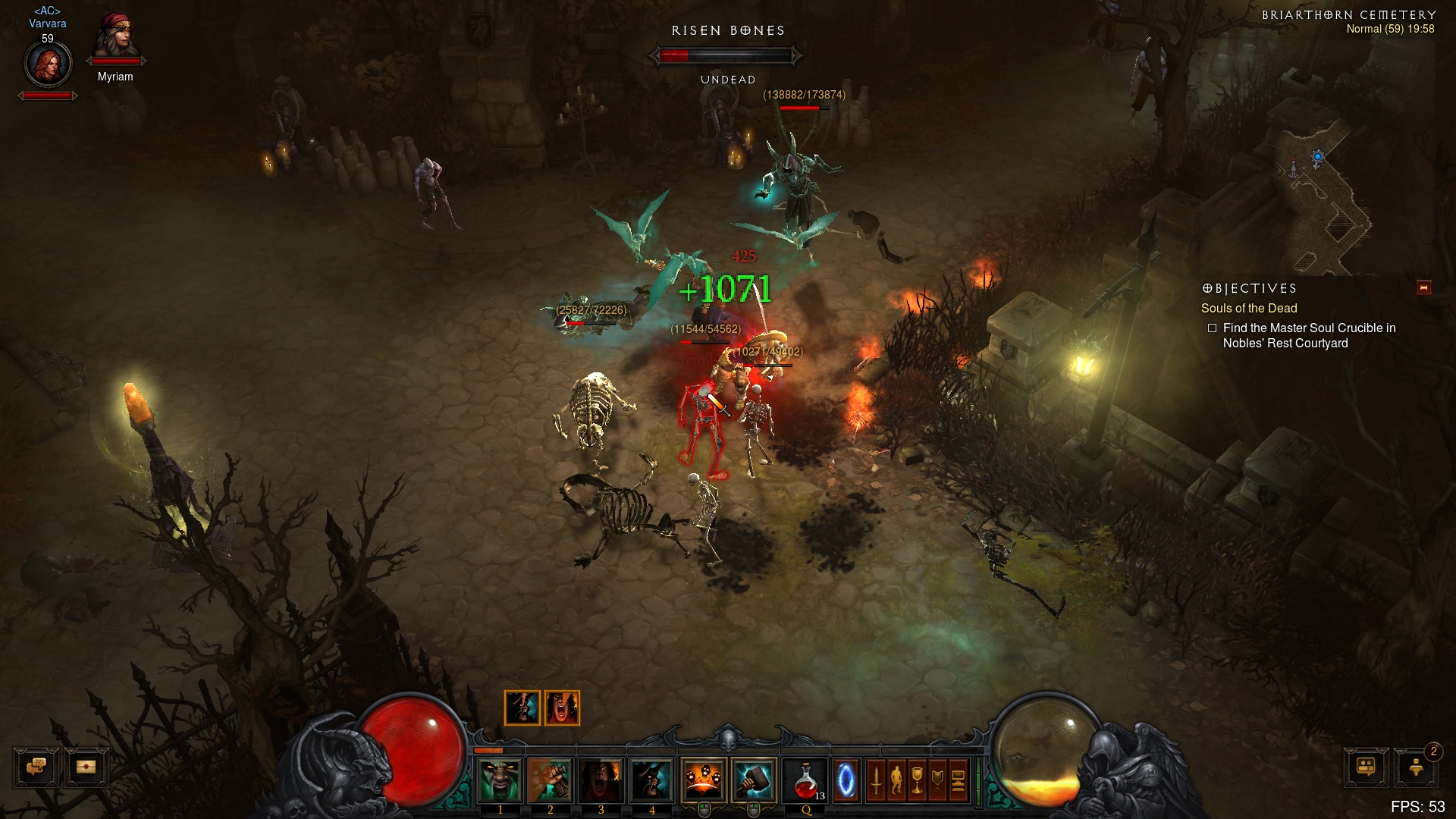Open the inventory via the sword button

pos(876,780)
